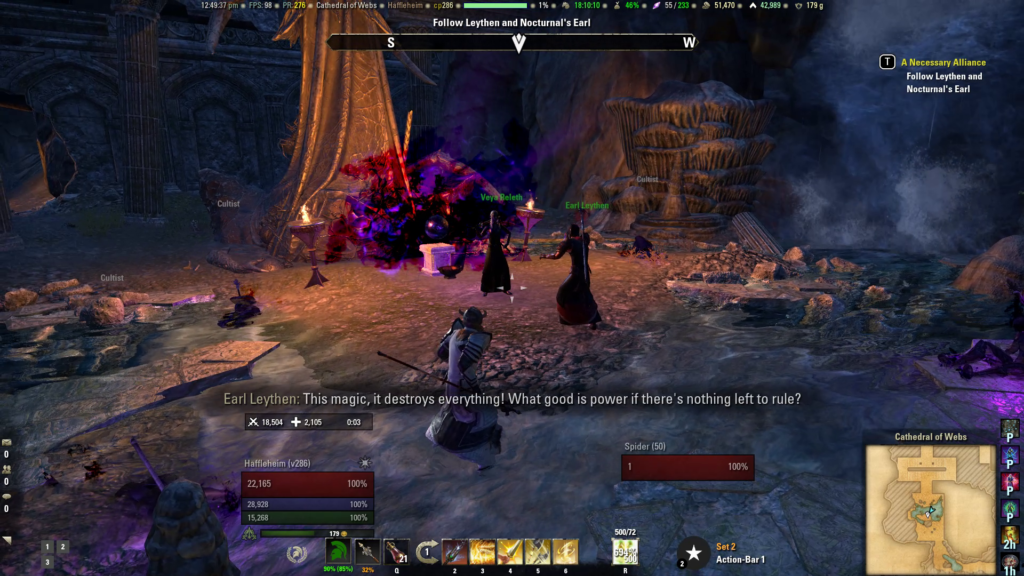Click the laurel wreath champion icon

click(x=295, y=553)
